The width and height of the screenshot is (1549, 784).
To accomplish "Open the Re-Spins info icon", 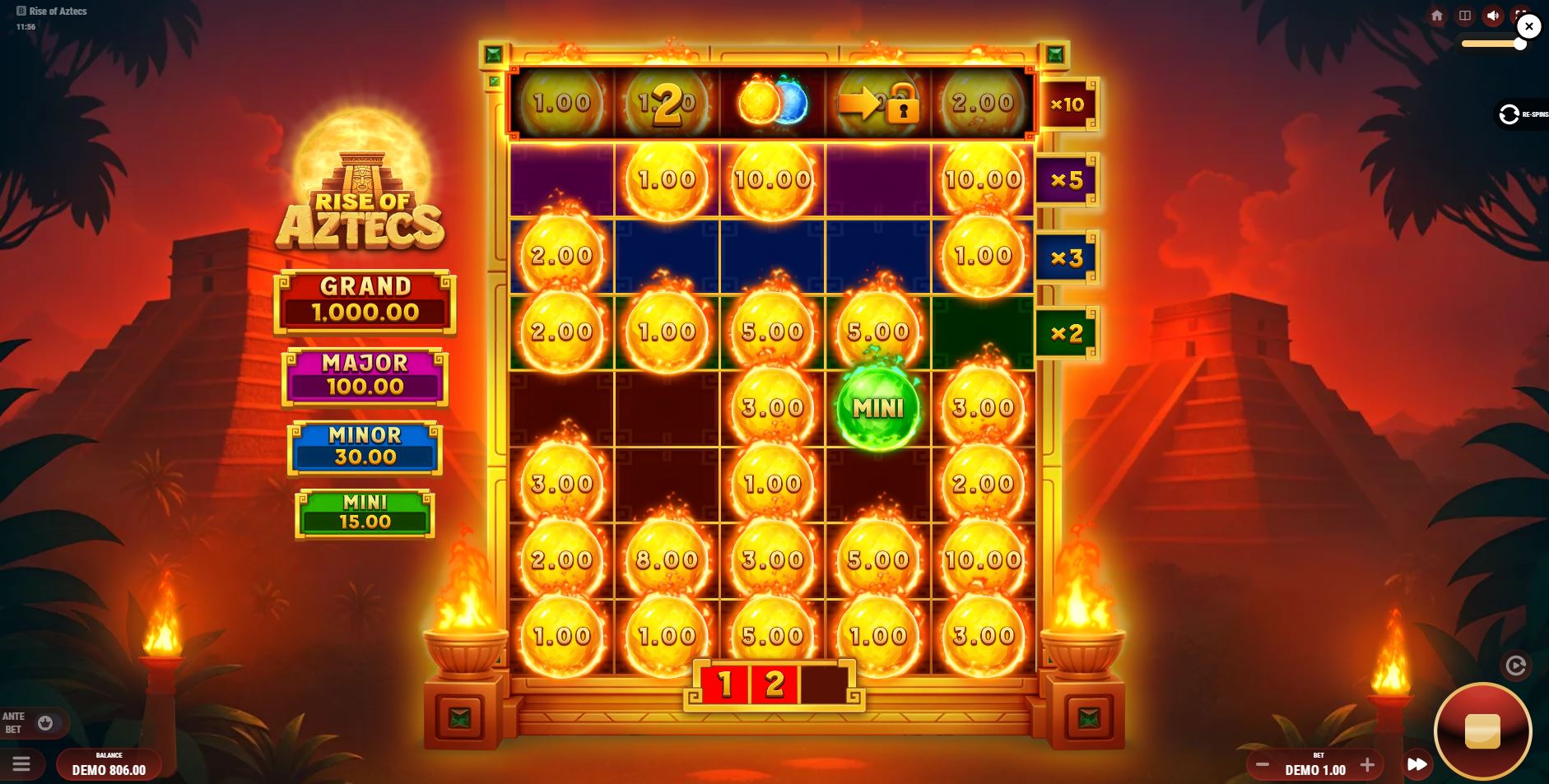I will (1509, 114).
